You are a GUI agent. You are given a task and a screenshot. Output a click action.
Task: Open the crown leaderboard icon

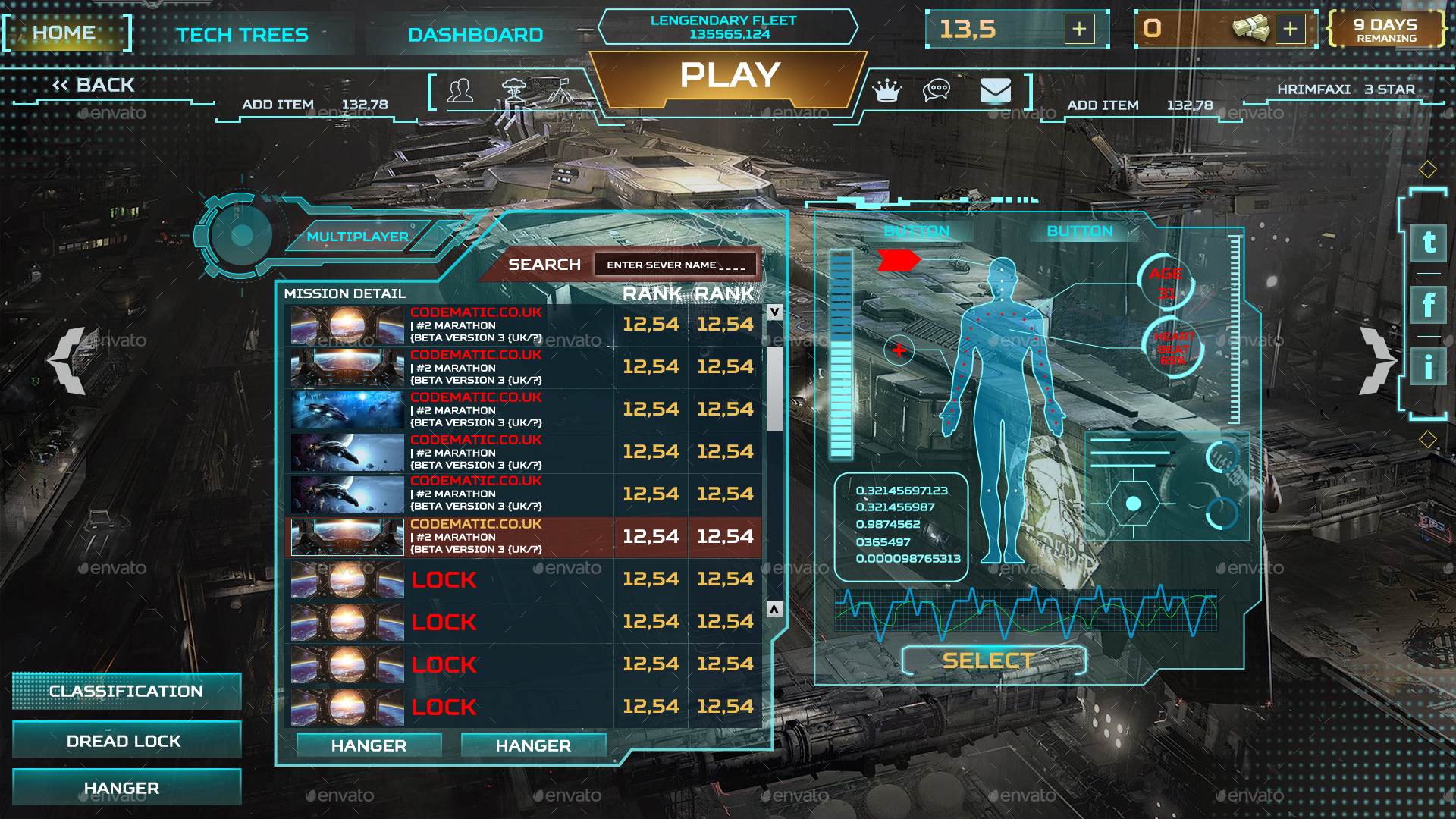click(x=887, y=91)
